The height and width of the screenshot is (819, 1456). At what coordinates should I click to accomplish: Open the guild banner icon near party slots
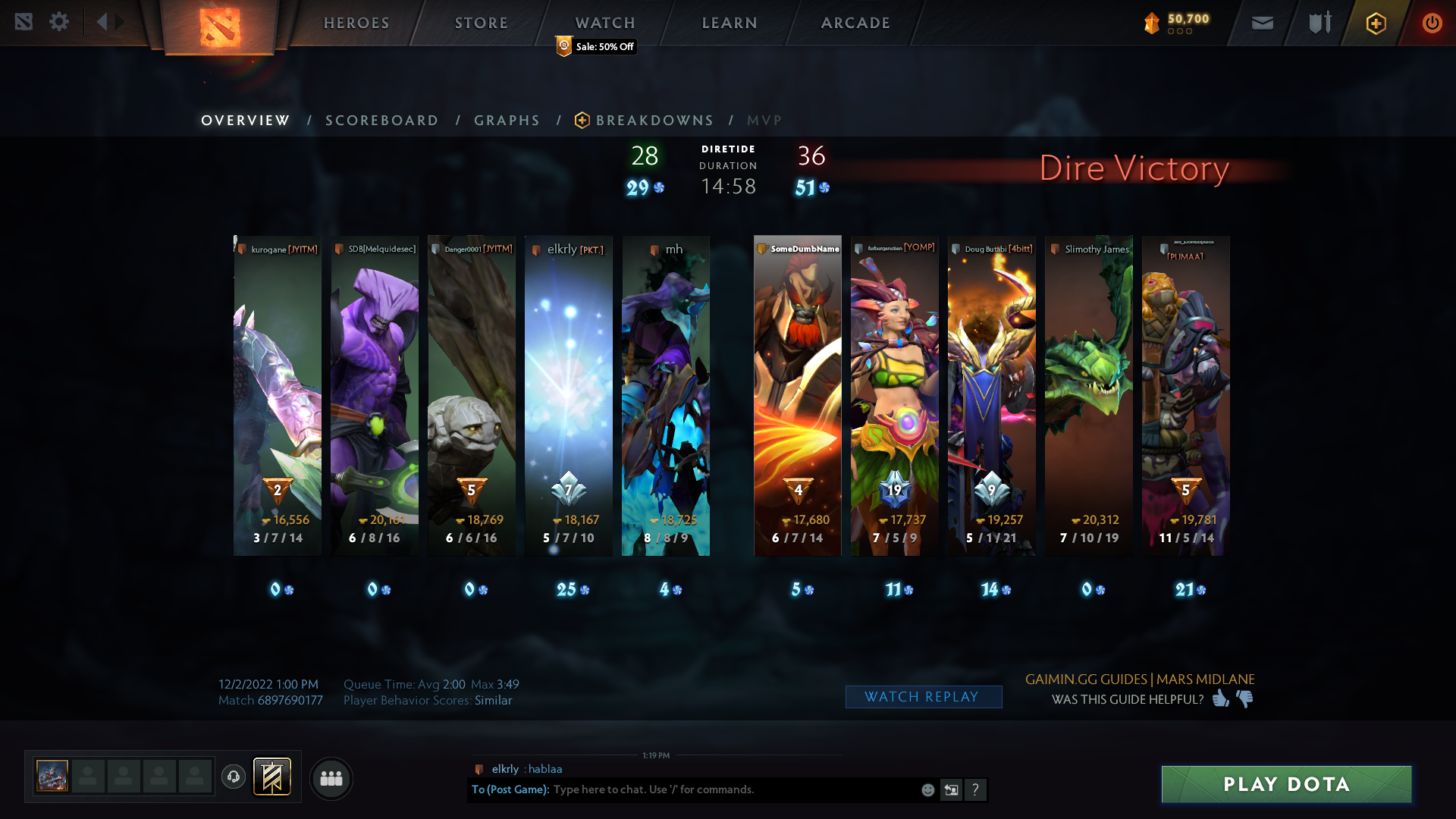pos(273,777)
